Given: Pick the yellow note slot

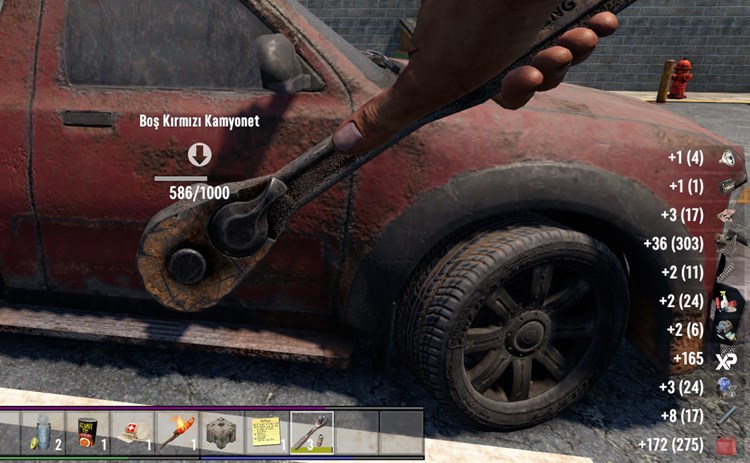Looking at the screenshot, I should 266,432.
